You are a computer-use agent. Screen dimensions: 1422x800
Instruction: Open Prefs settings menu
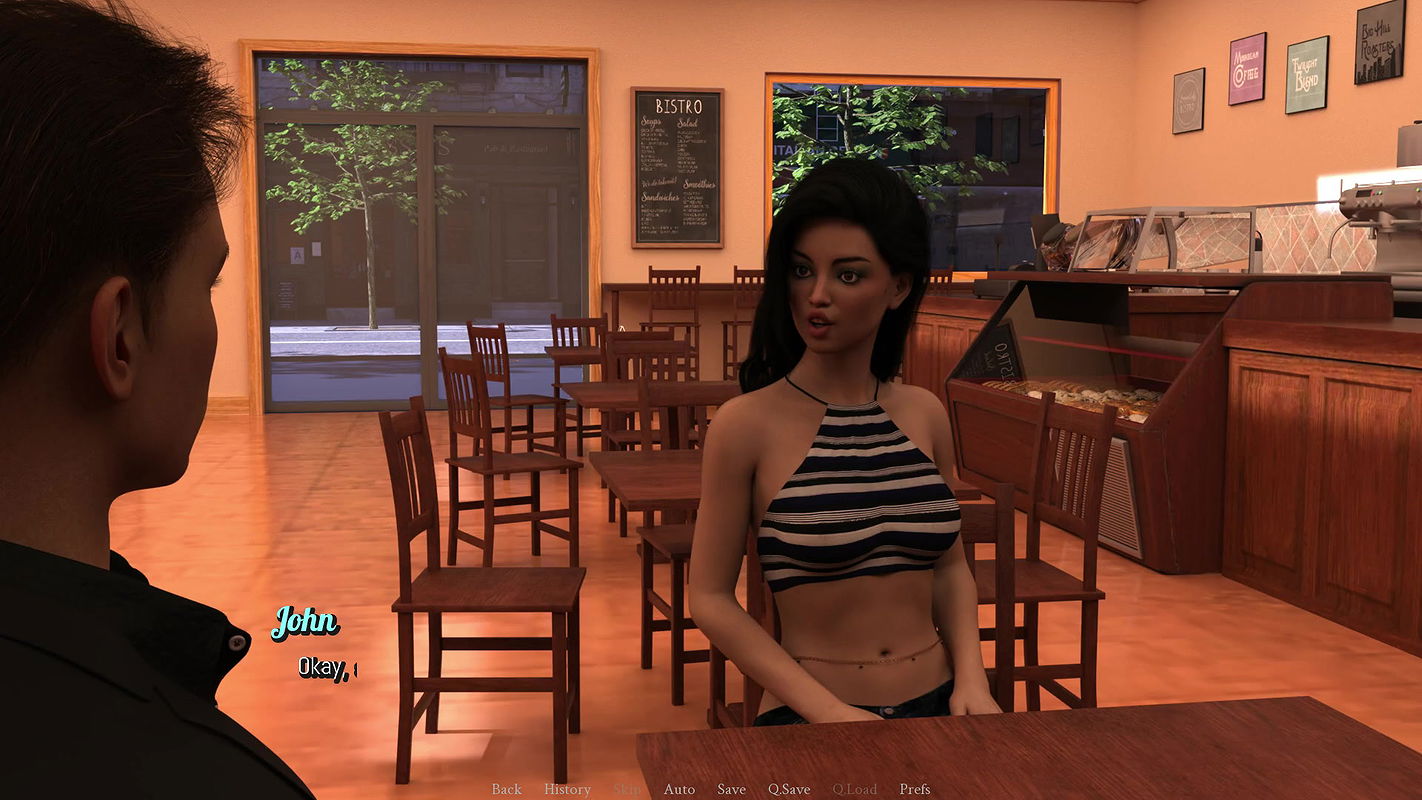915,789
